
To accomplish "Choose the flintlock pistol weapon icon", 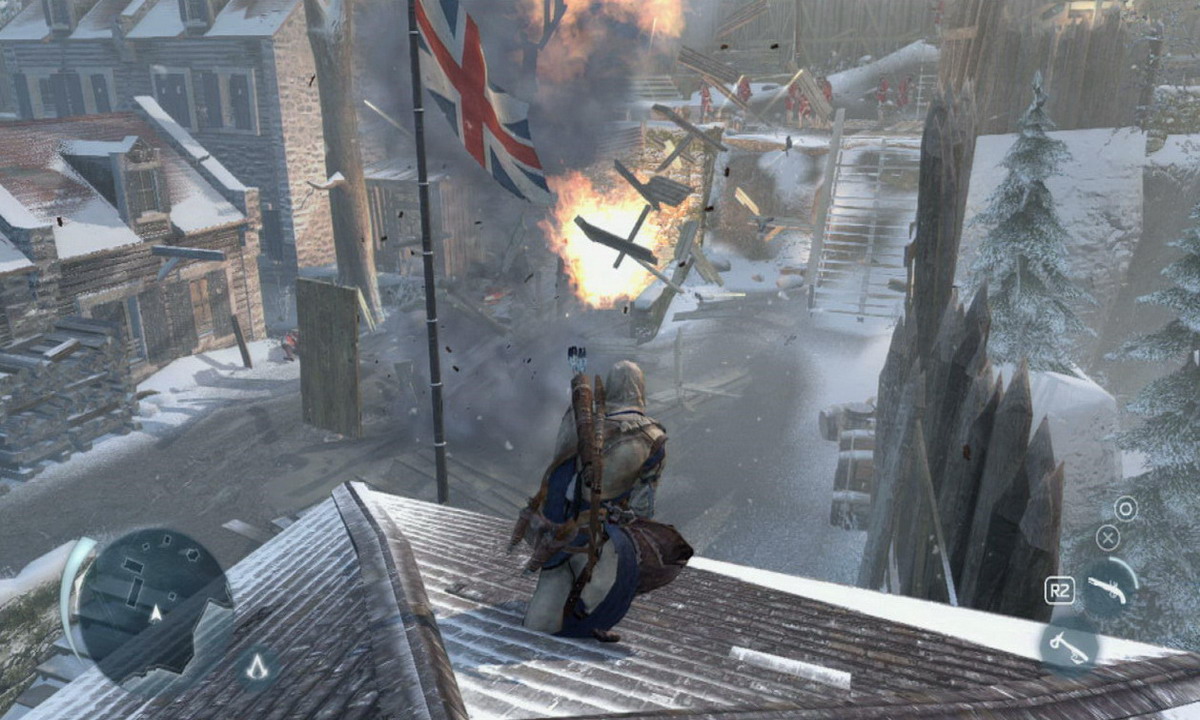I will [1108, 590].
